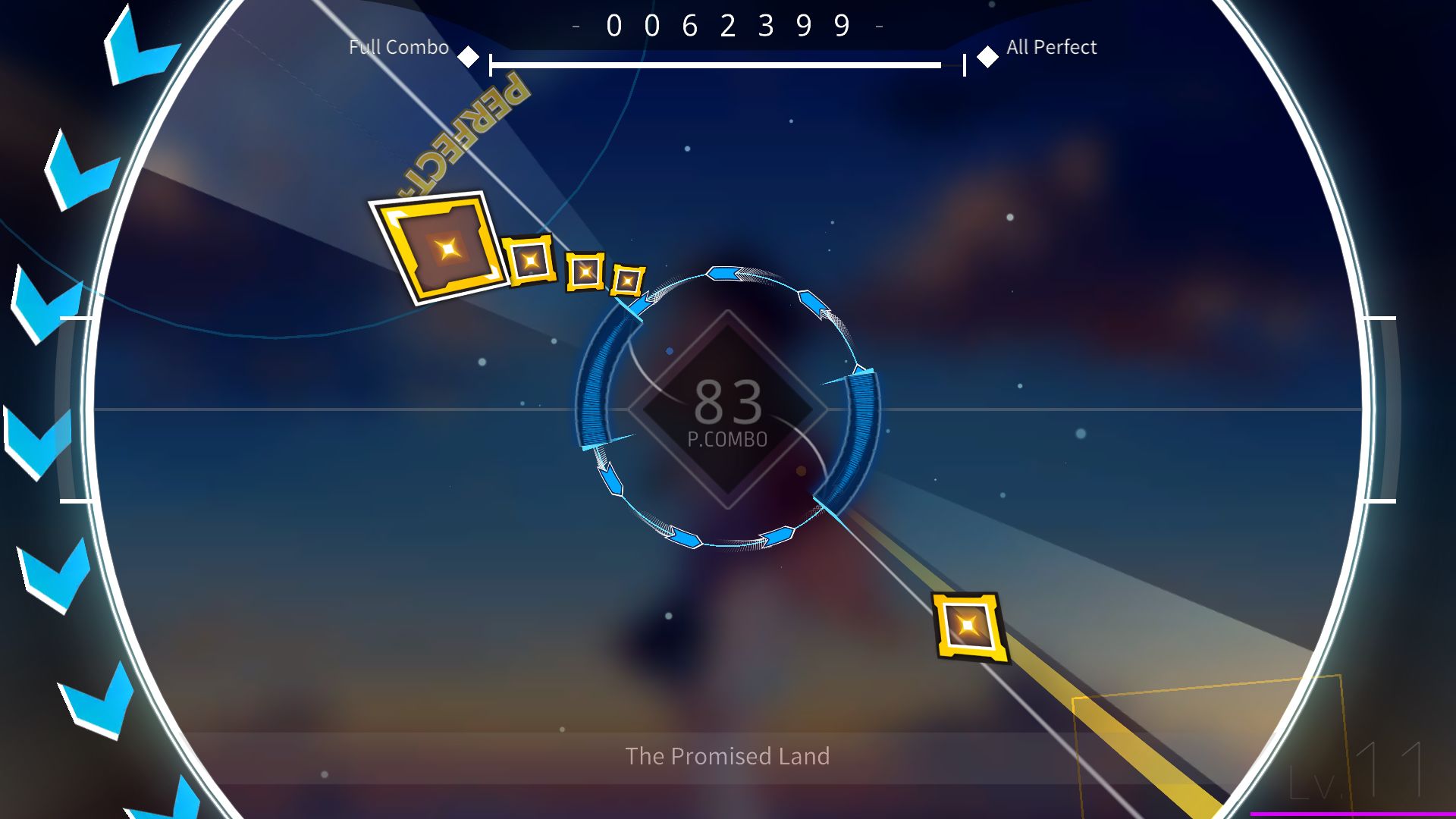Viewport: 1456px width, 819px height.
Task: Select the Full Combo label
Action: [x=398, y=47]
